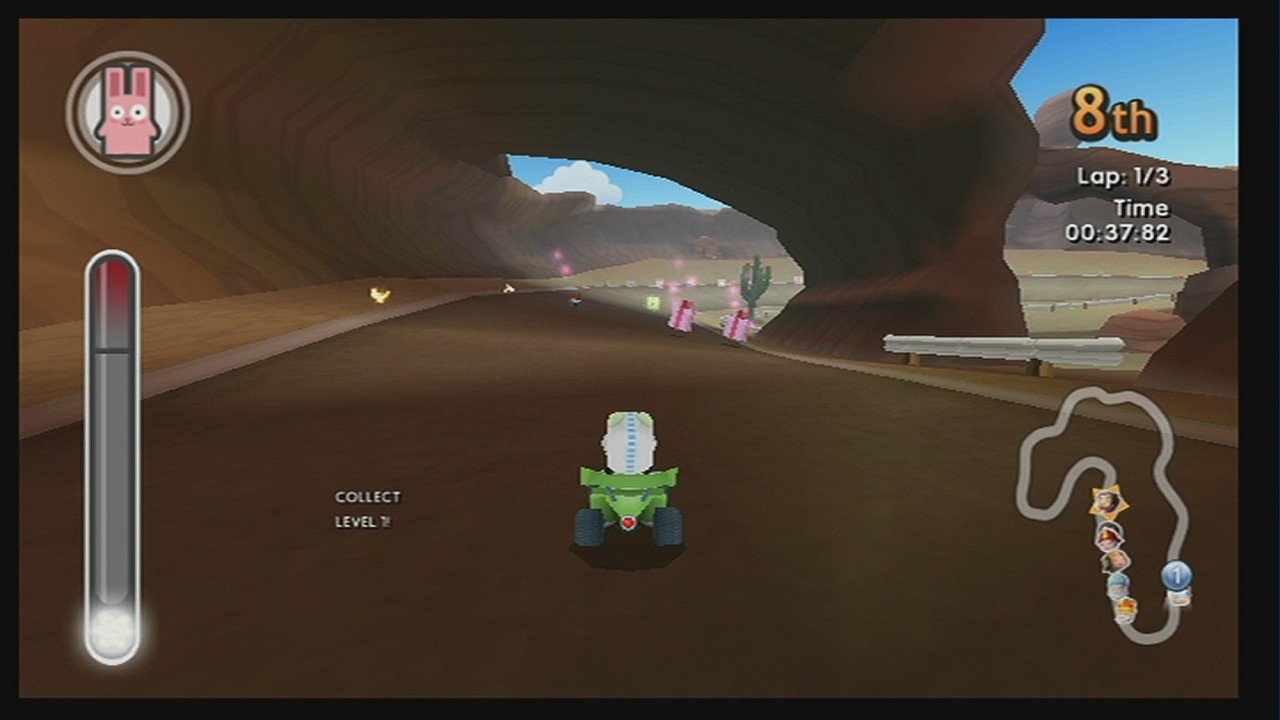1280x720 pixels.
Task: Select your own racer marker beneath the 1 marker
Action: coord(1178,598)
